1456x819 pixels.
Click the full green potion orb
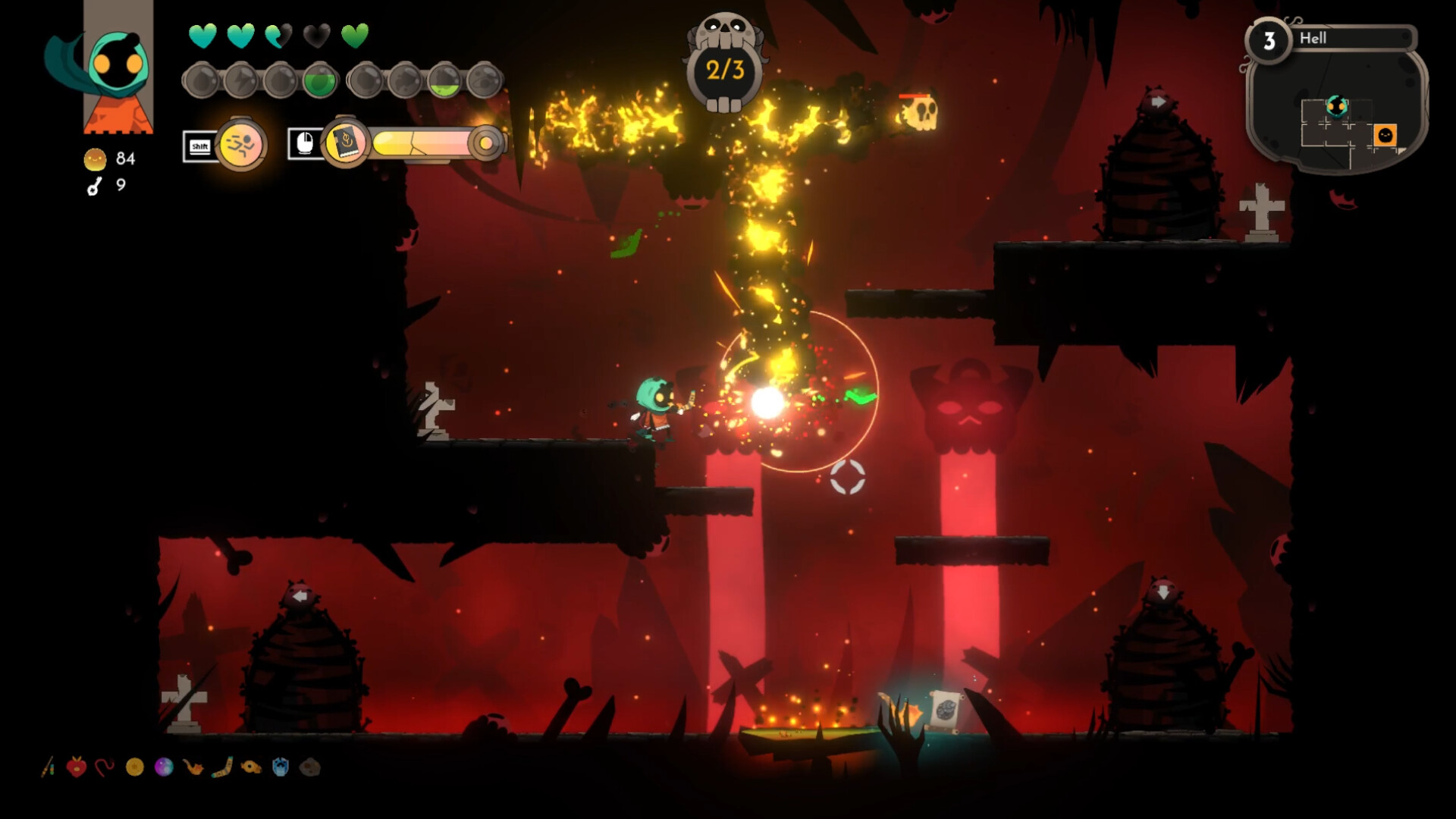[319, 80]
